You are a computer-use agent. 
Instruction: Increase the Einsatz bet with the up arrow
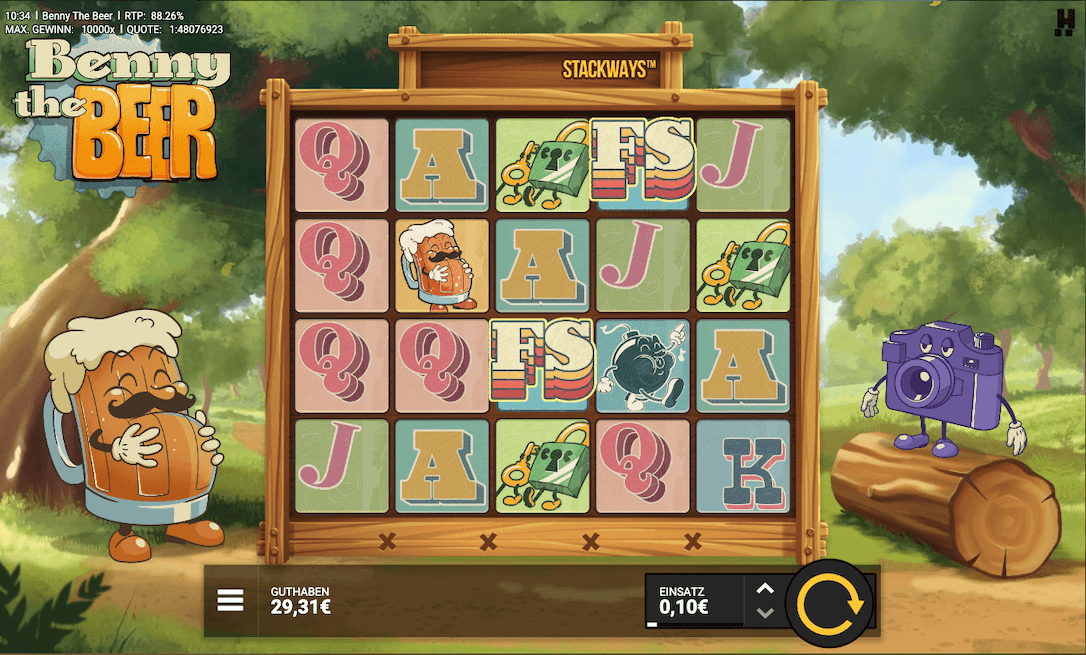(765, 589)
